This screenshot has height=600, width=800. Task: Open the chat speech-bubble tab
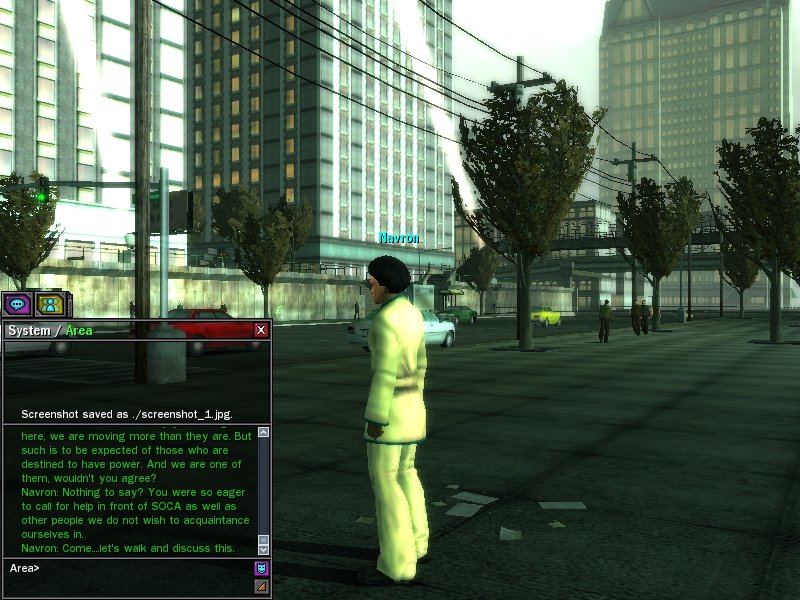click(x=17, y=305)
